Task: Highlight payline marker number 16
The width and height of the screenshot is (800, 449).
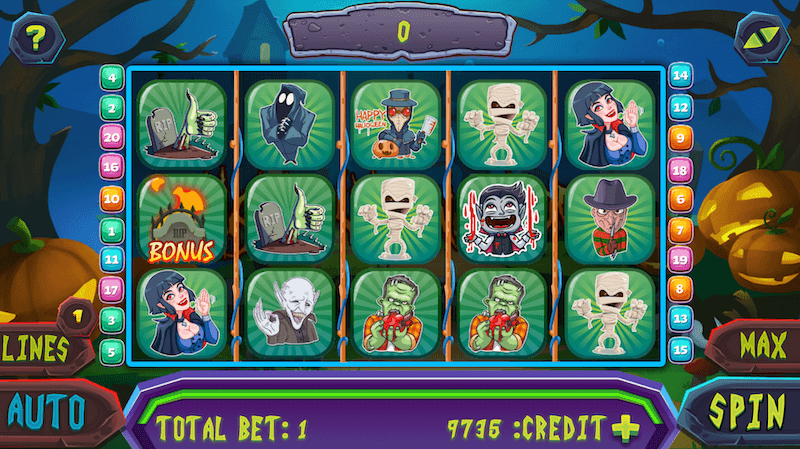Action: pyautogui.click(x=111, y=167)
